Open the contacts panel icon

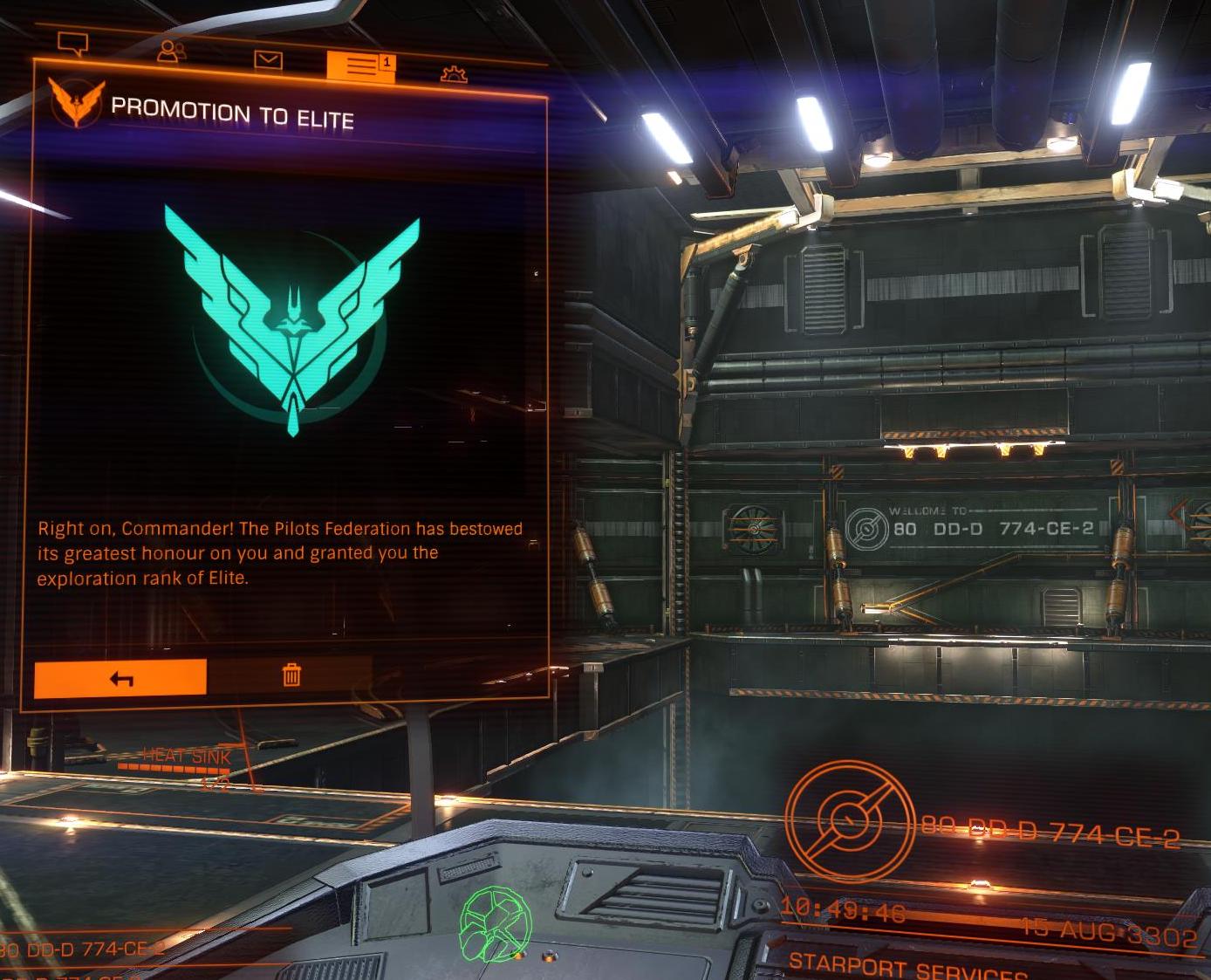coord(171,51)
